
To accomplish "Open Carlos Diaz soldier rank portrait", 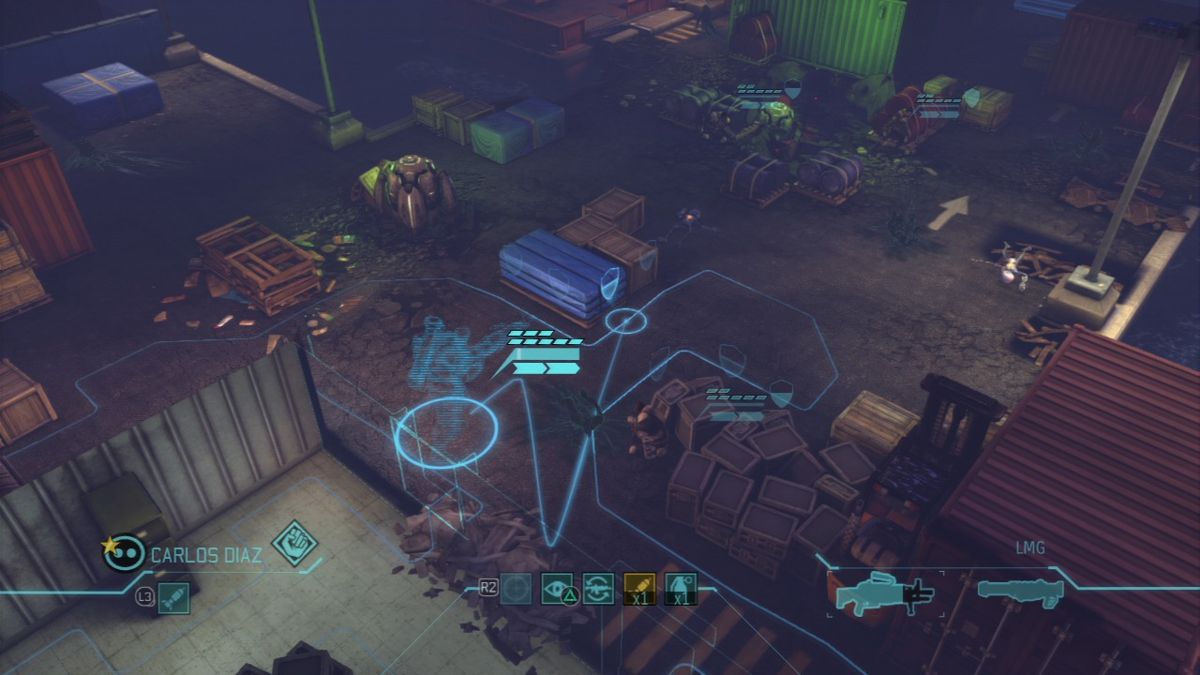I will [x=122, y=552].
